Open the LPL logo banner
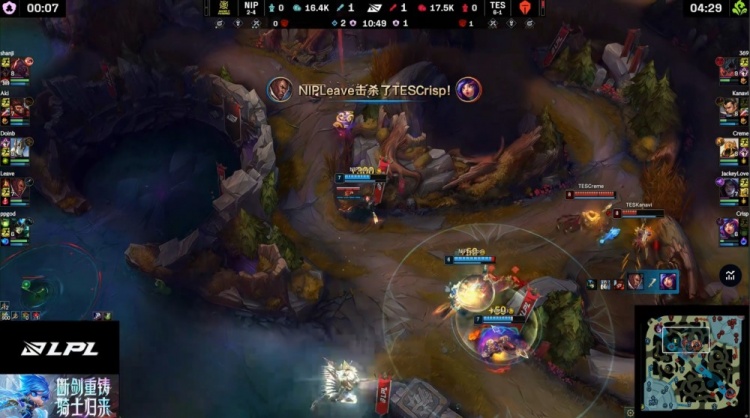The width and height of the screenshot is (750, 418). pos(58,348)
